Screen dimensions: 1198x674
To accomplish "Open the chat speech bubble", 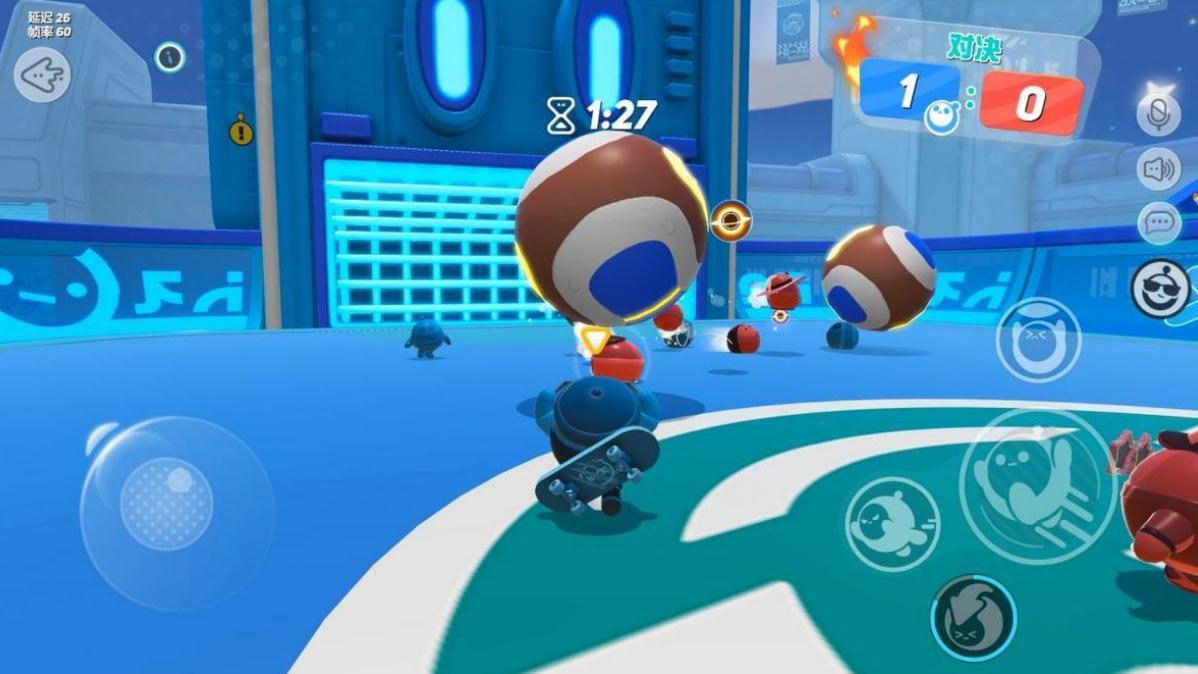I will coord(1159,222).
